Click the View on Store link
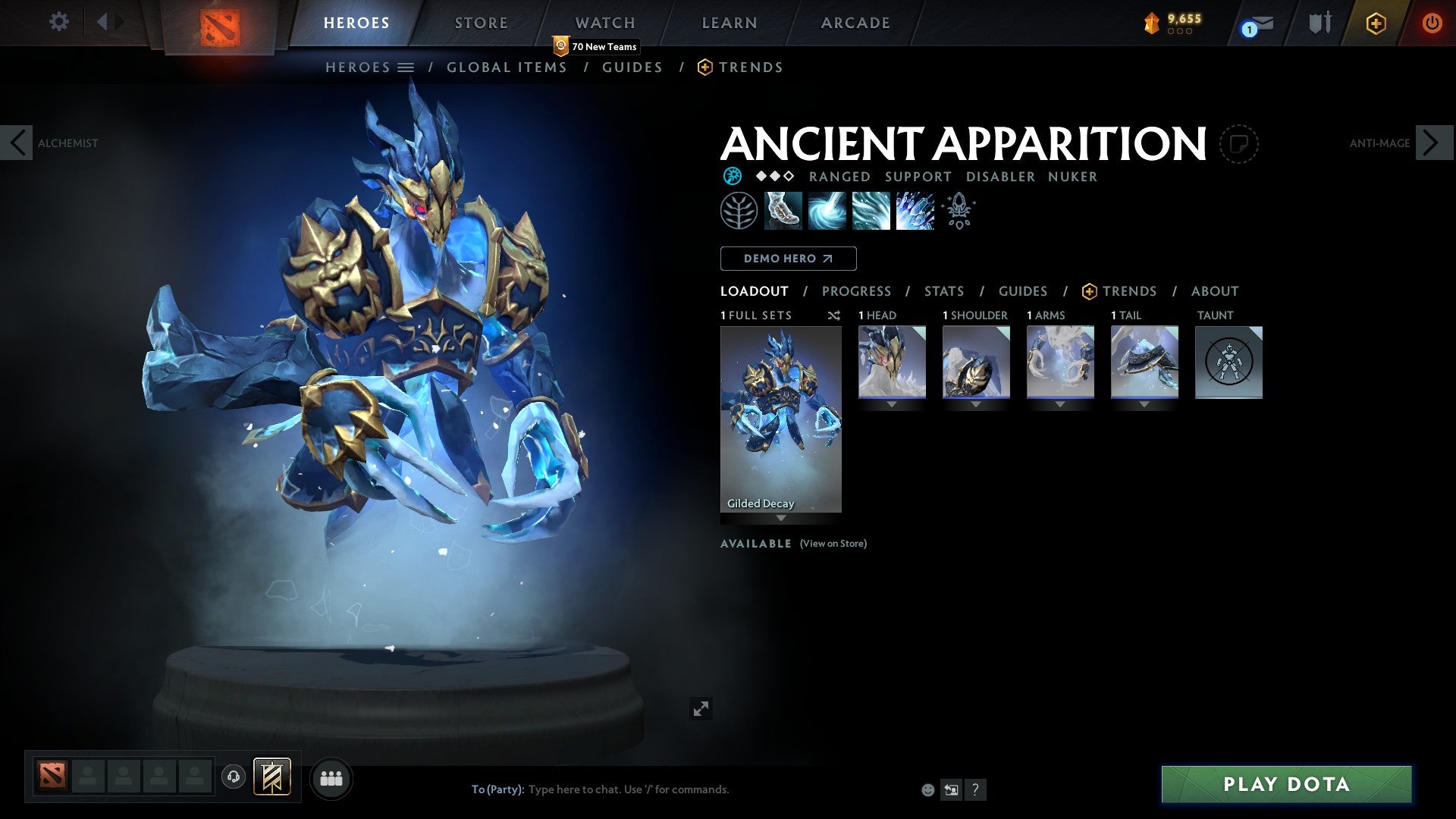This screenshot has width=1456, height=819. point(833,544)
